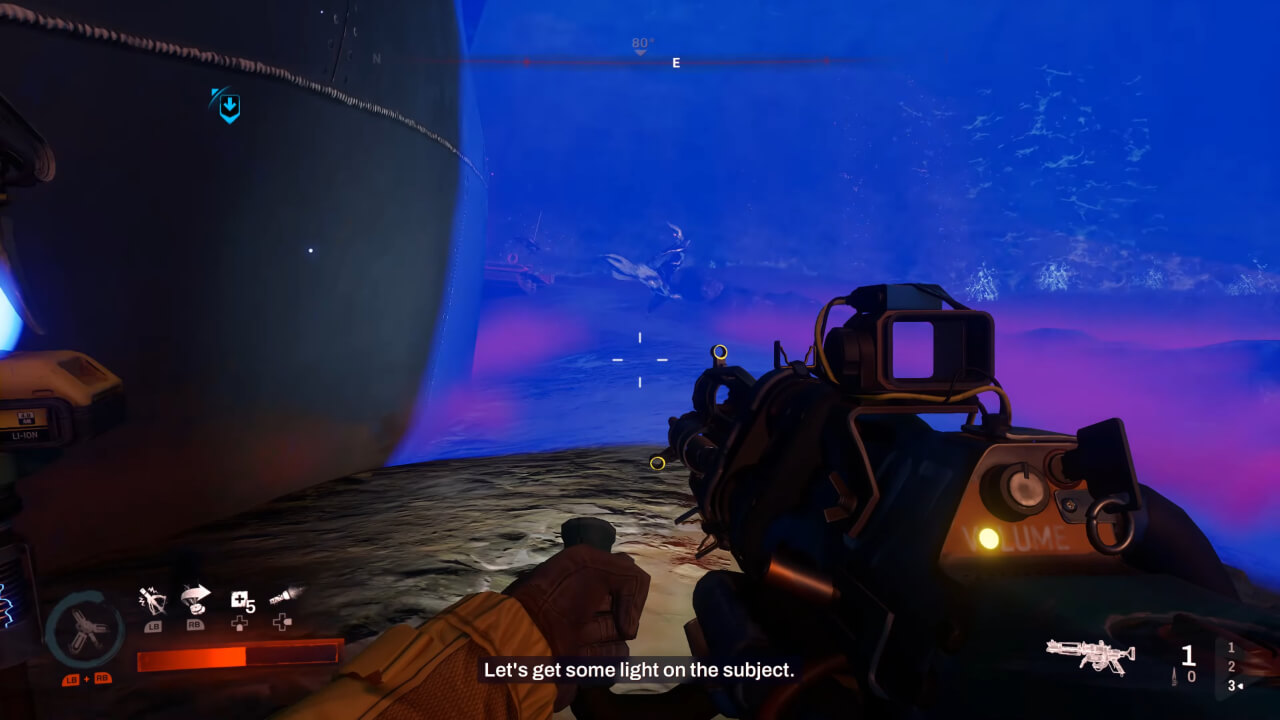Click the LB + RB combo prompt
Viewport: 1280px width, 720px height.
point(85,679)
